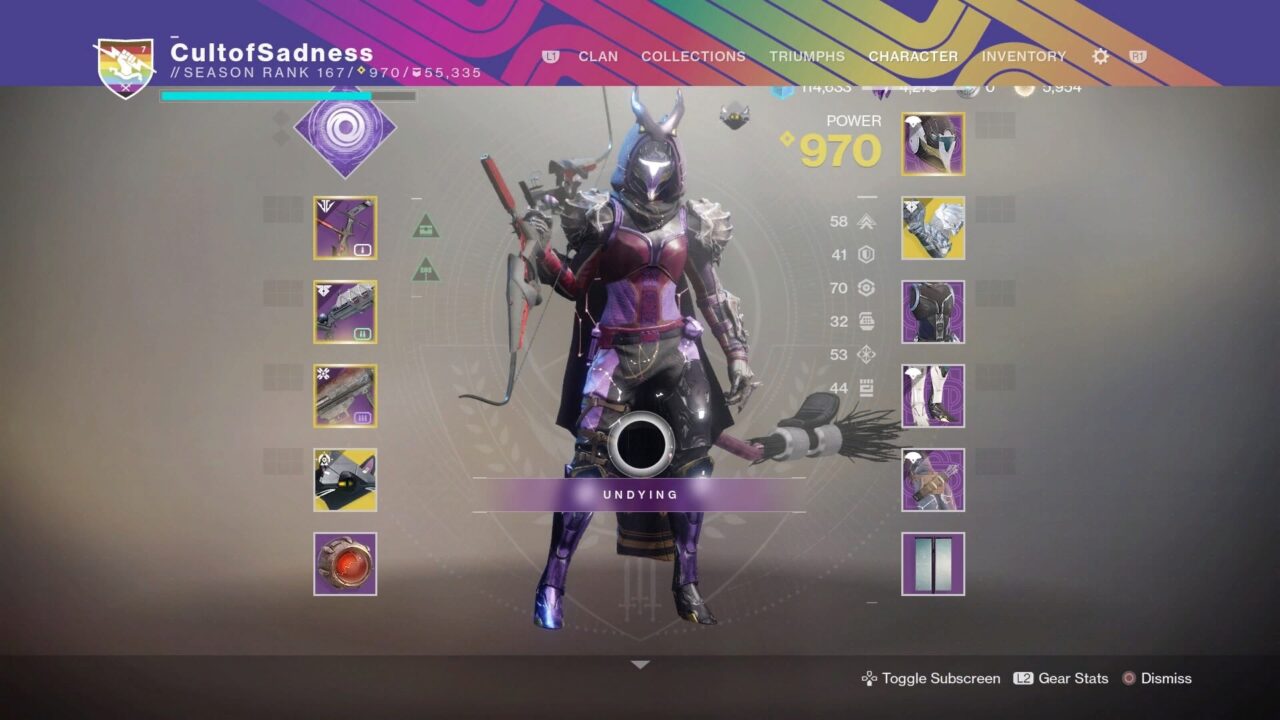Open the equipped Hunter cloak slot

pos(932,479)
